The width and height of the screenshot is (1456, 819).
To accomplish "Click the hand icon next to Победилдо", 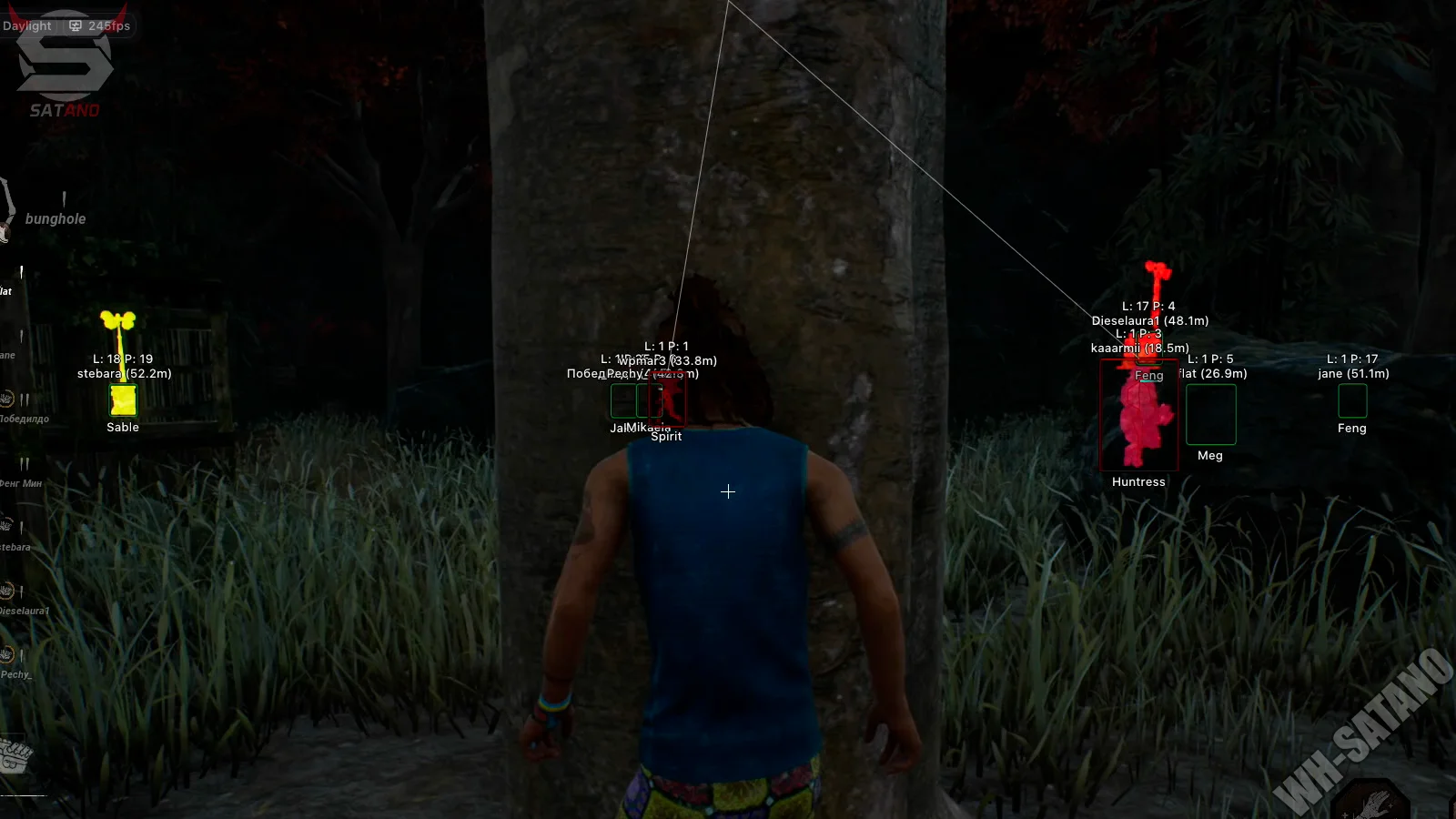I will pyautogui.click(x=7, y=398).
